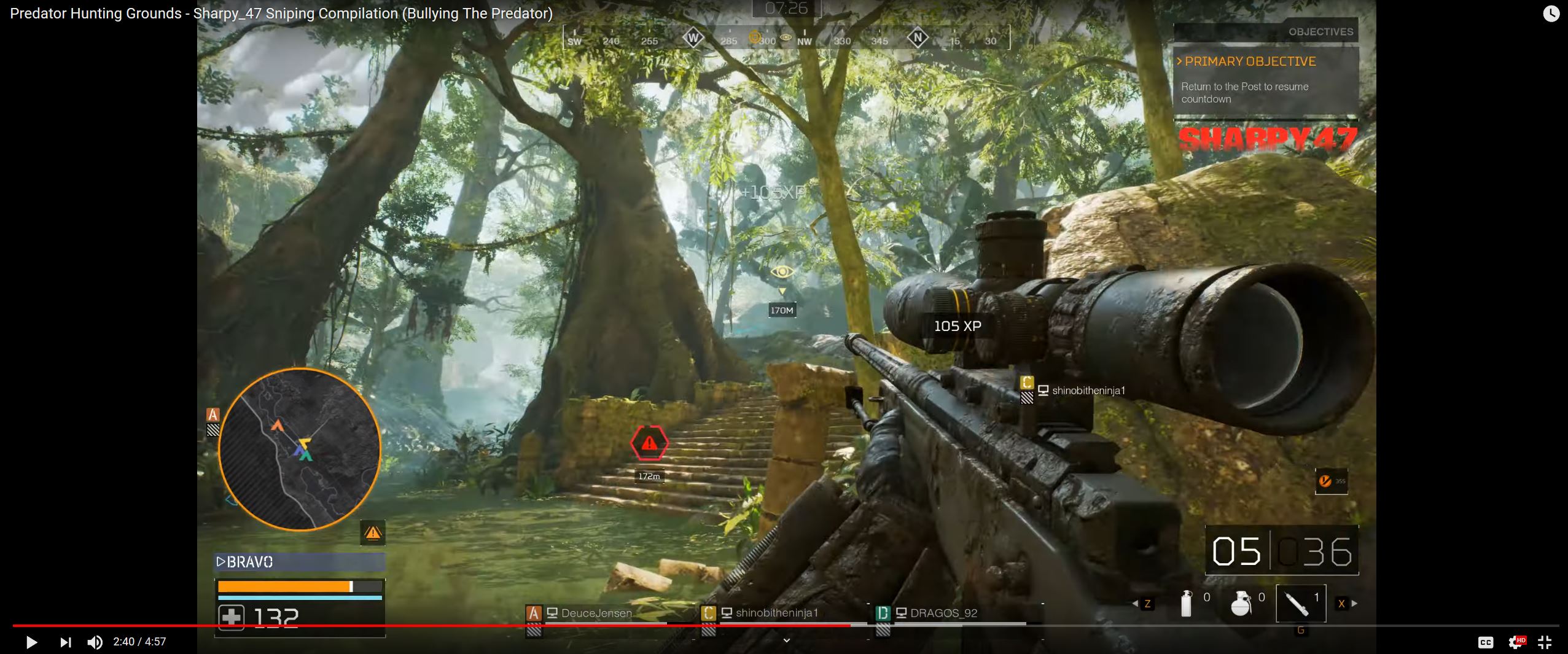Click the medkit cross icon
The image size is (1568, 654).
232,617
